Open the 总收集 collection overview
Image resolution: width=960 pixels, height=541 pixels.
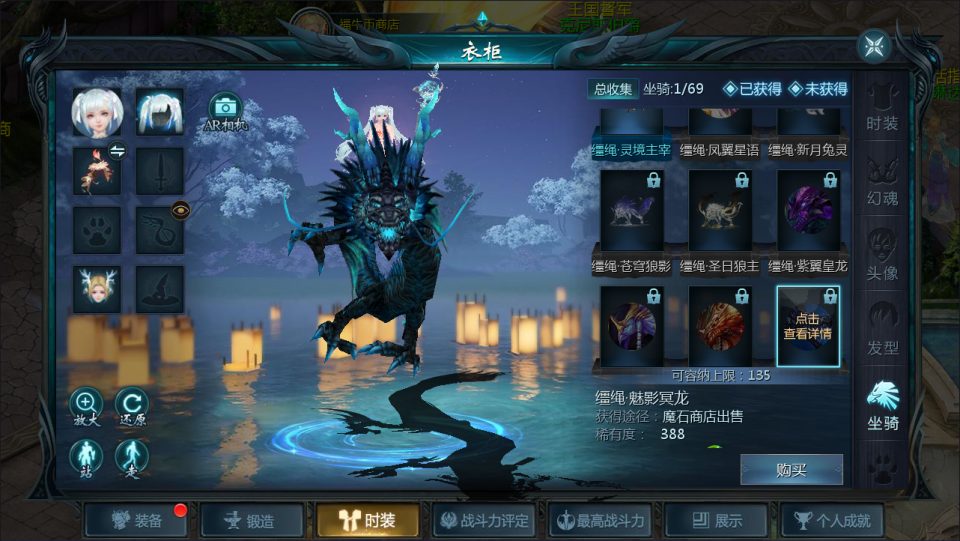click(613, 89)
